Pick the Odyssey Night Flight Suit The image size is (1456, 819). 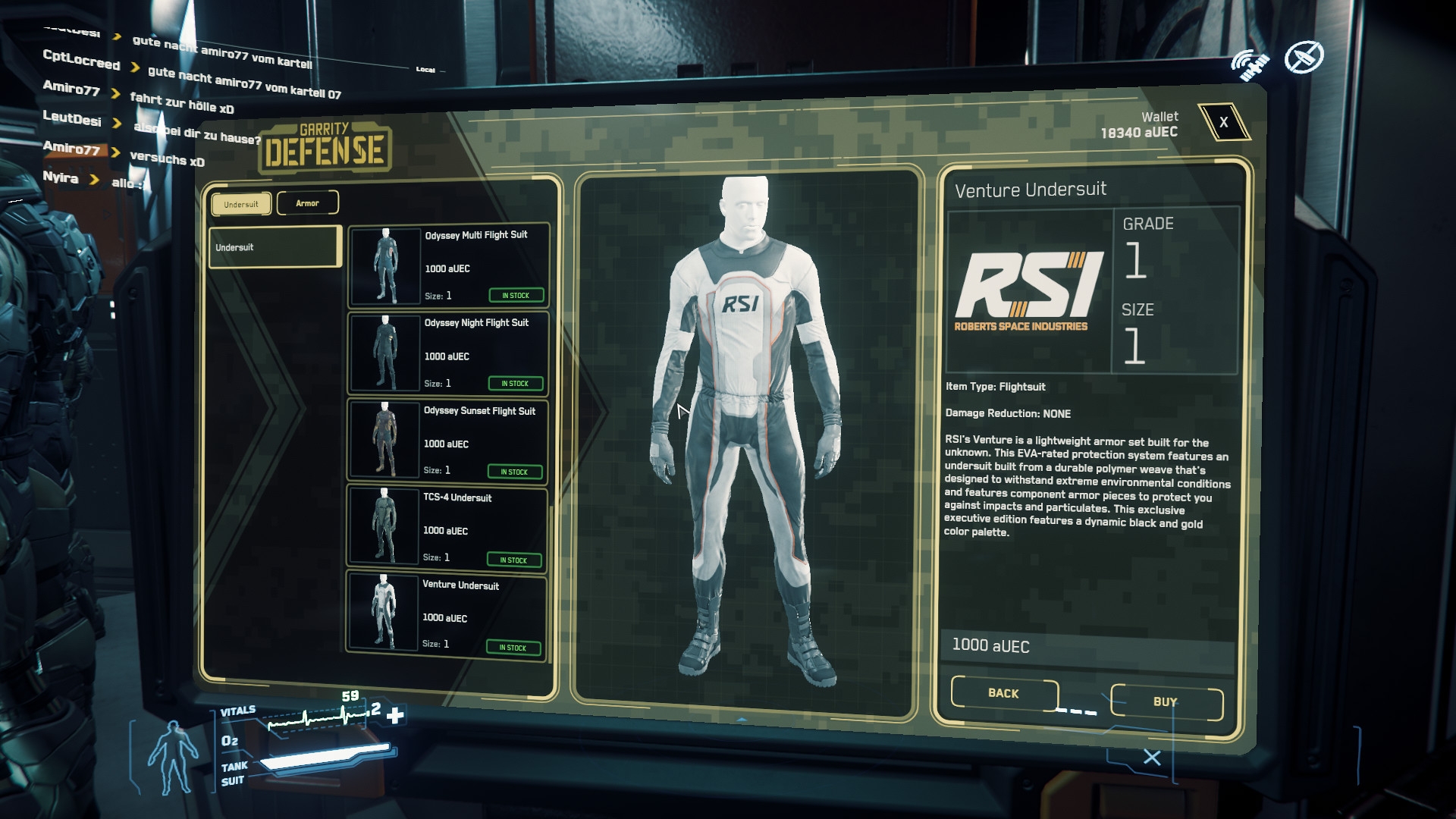pyautogui.click(x=447, y=353)
